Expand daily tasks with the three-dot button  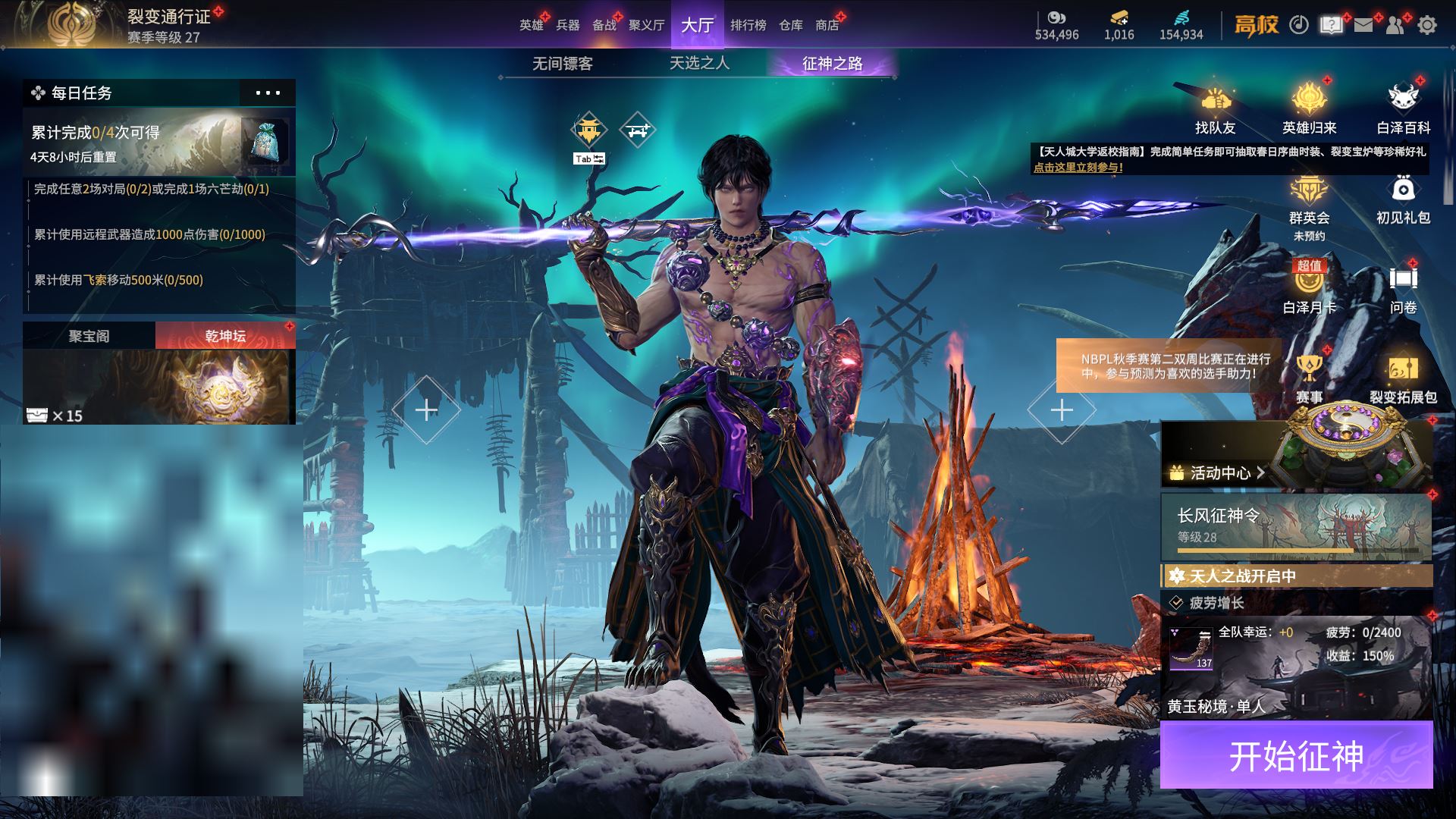268,93
